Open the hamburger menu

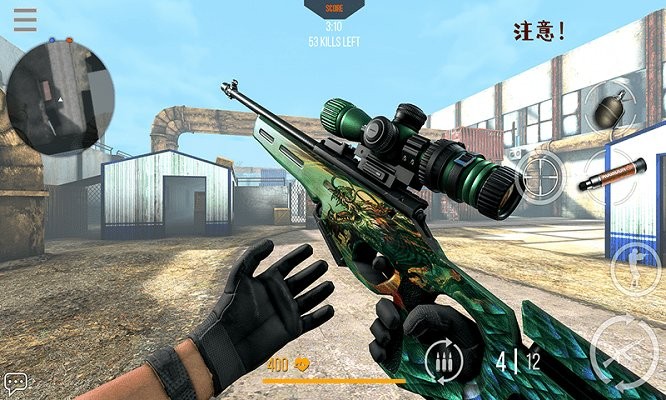(25, 19)
